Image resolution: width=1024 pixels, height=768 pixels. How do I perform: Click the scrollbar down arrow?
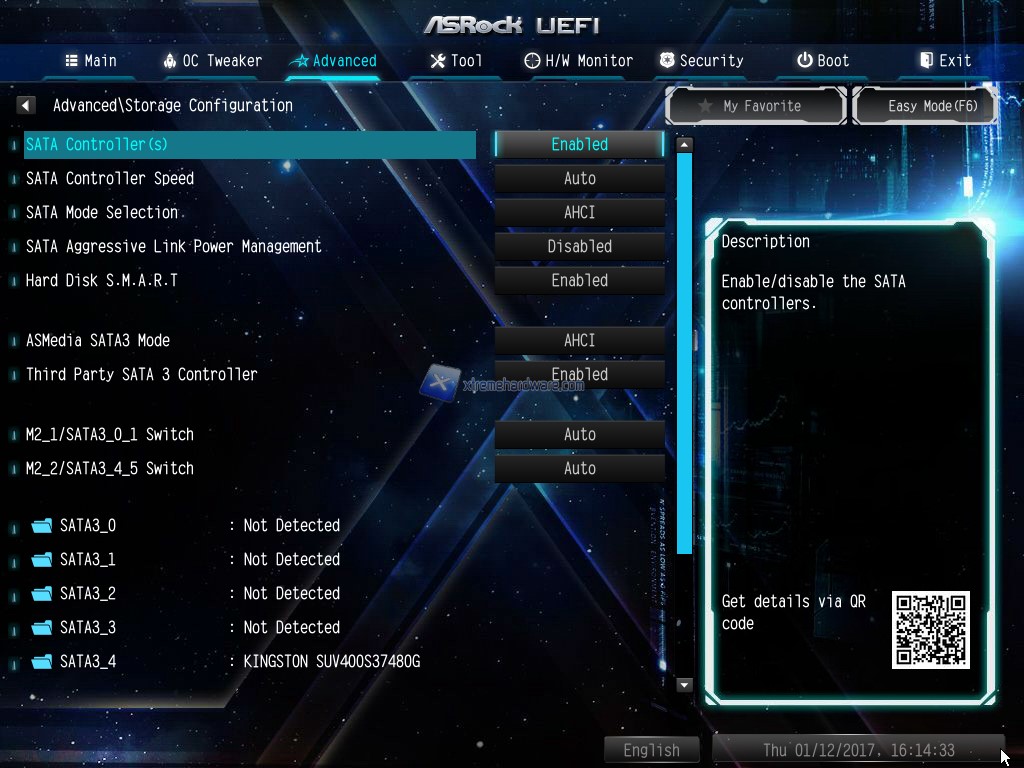684,685
